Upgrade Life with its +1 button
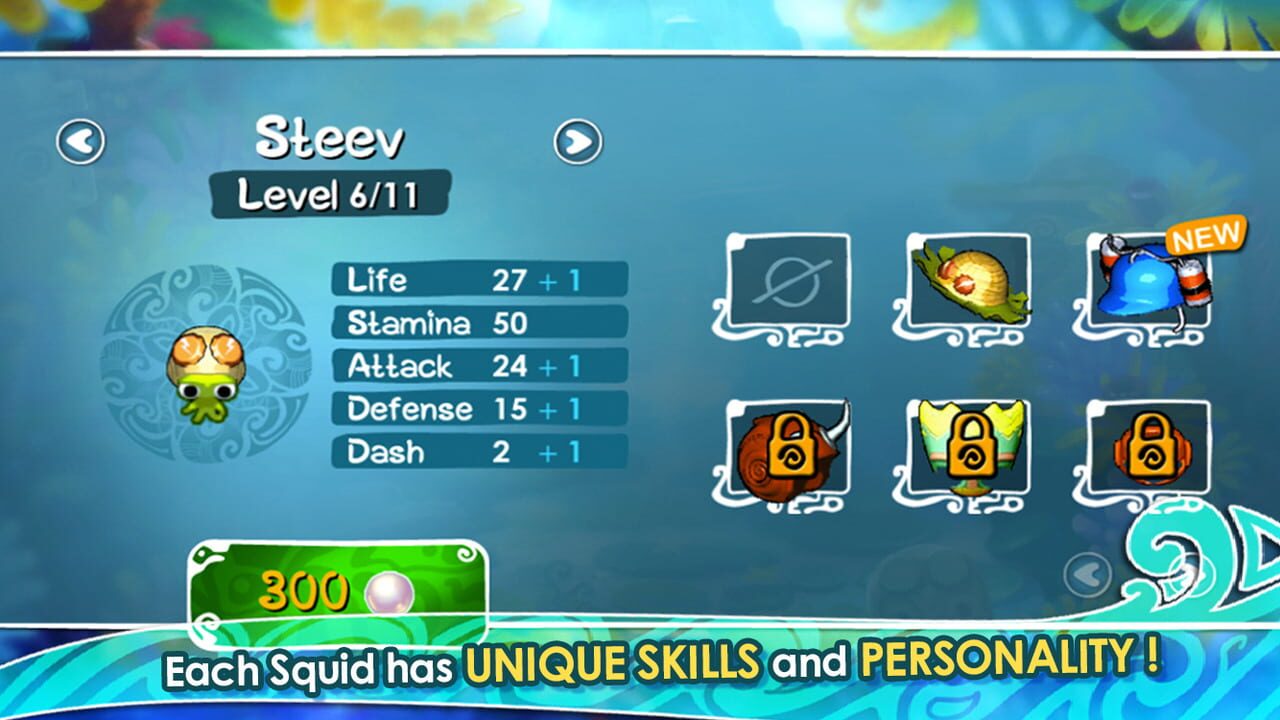The width and height of the screenshot is (1280, 720). tap(563, 282)
